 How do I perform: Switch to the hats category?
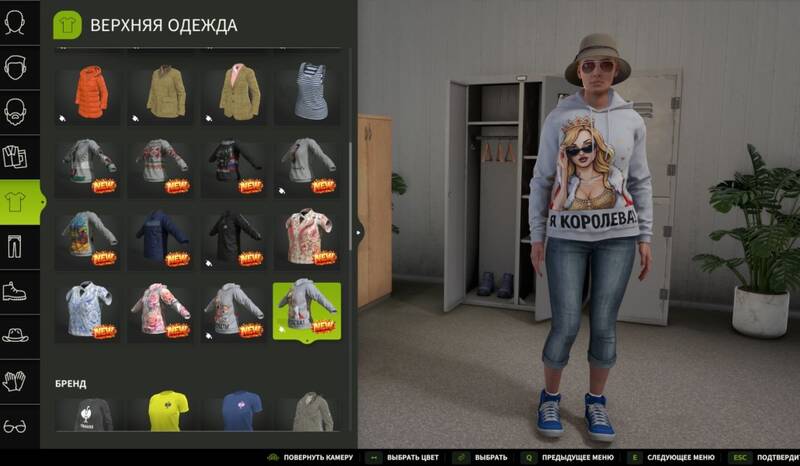(x=16, y=335)
